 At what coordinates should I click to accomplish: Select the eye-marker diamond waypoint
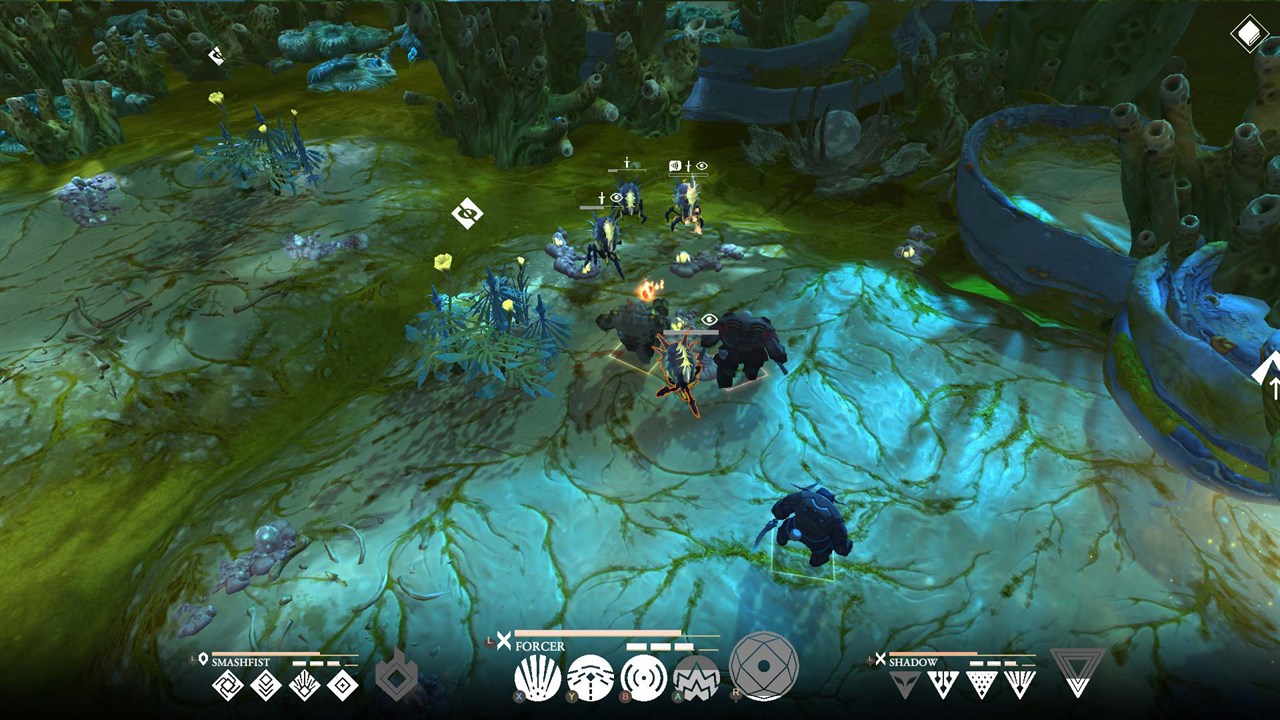pyautogui.click(x=467, y=213)
